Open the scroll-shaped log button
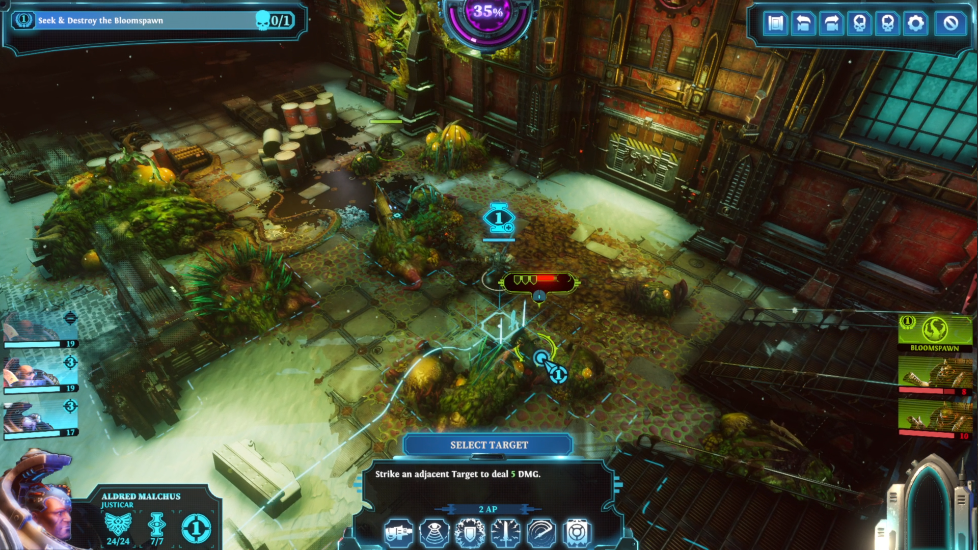The image size is (978, 550). [x=775, y=23]
